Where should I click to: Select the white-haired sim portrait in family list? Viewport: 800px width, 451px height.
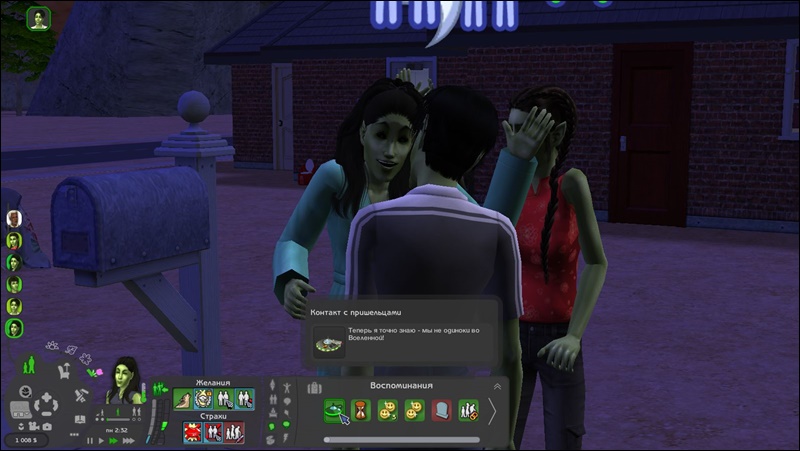(14, 218)
